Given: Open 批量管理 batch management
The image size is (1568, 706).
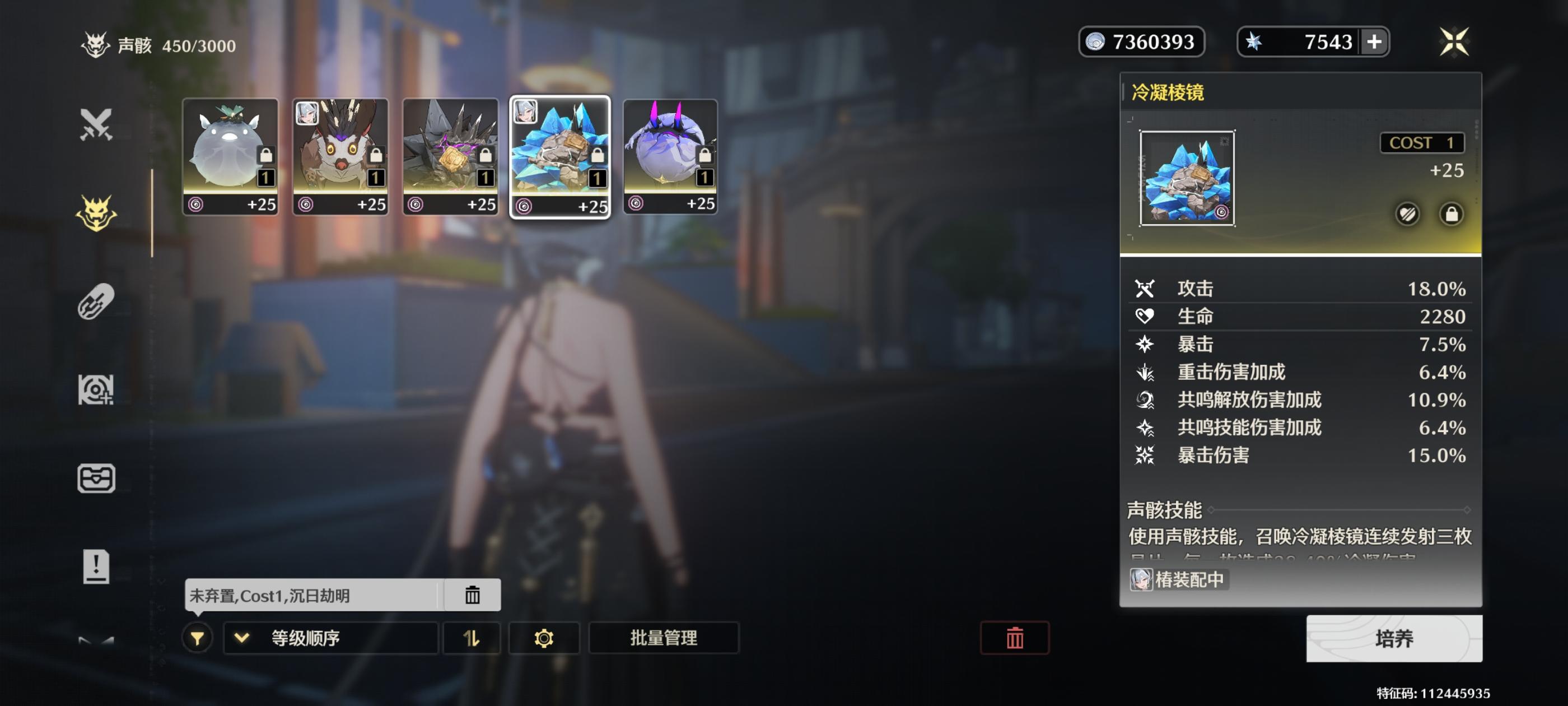Looking at the screenshot, I should pos(664,638).
